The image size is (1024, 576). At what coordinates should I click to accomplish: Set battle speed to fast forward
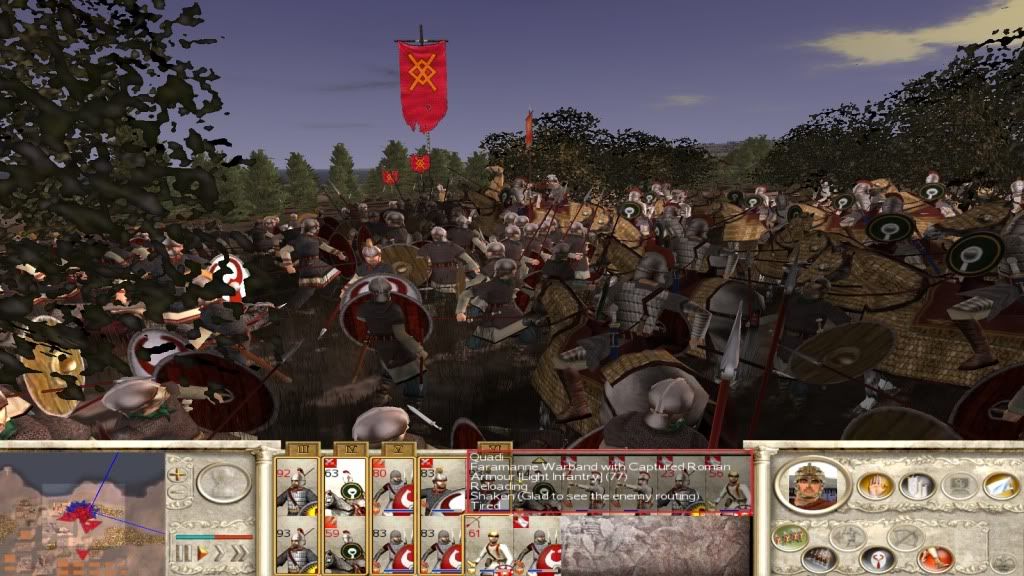click(218, 552)
